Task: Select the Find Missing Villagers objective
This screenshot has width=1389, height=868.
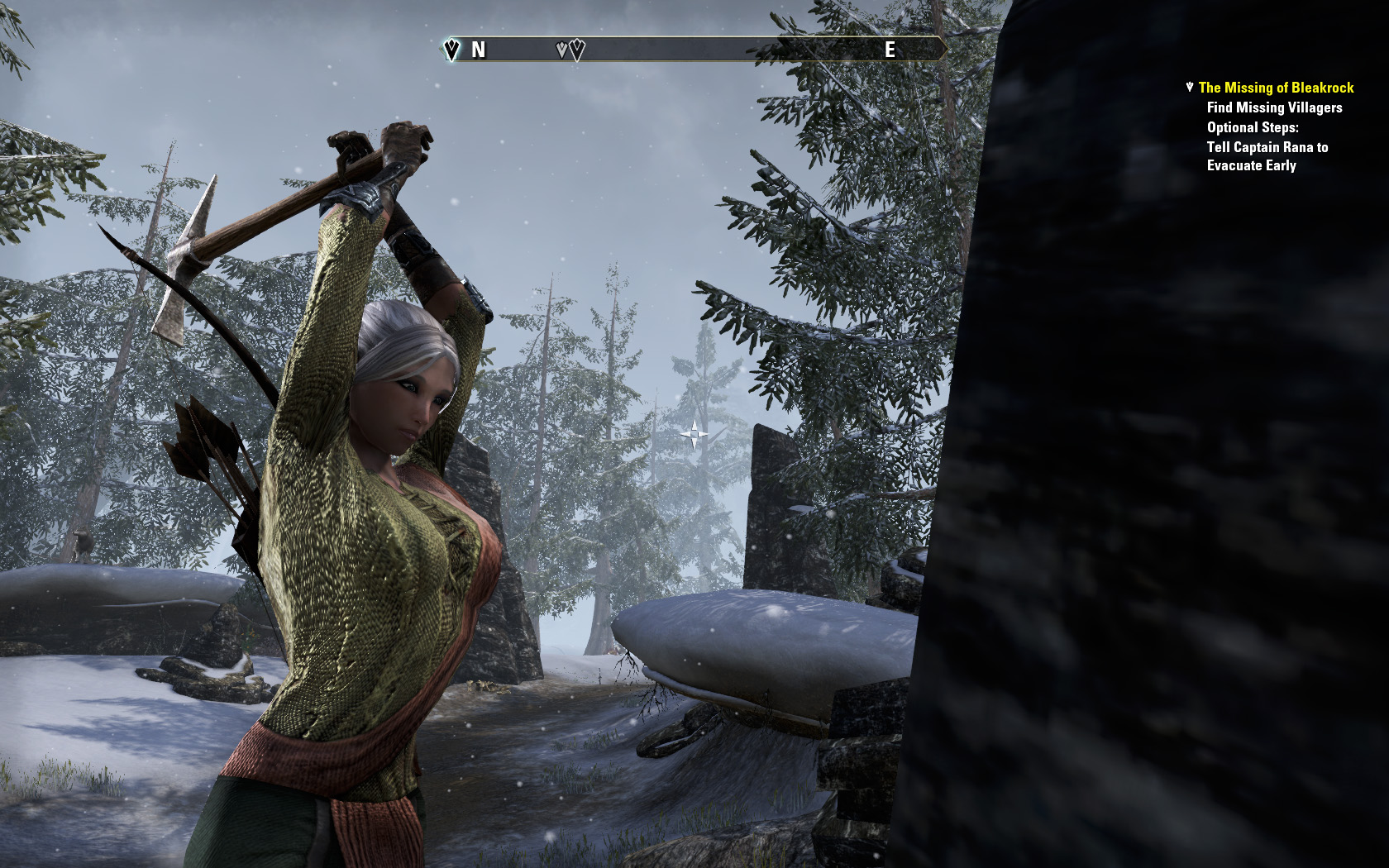Action: tap(1274, 107)
